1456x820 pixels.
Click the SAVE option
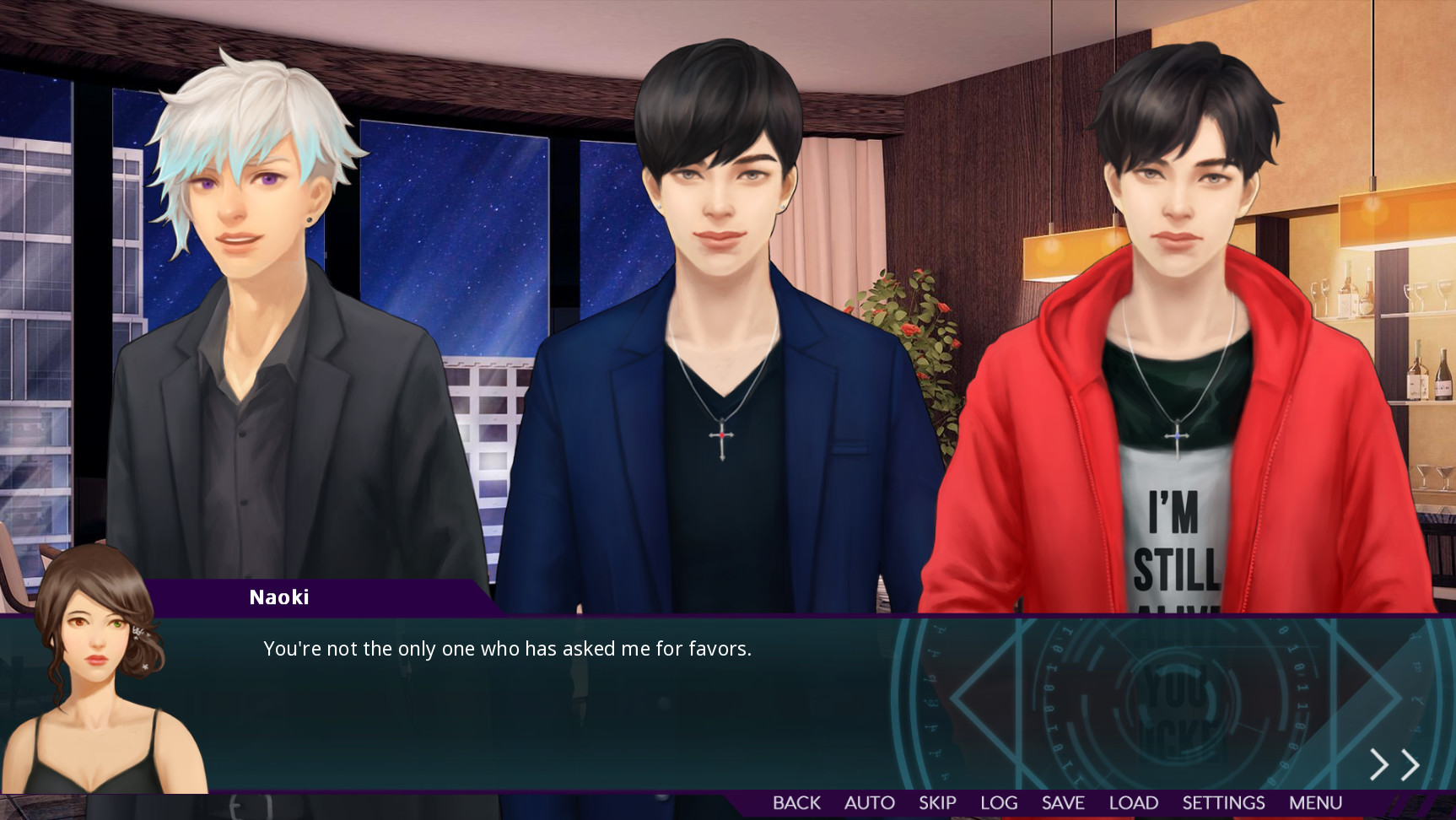1062,802
